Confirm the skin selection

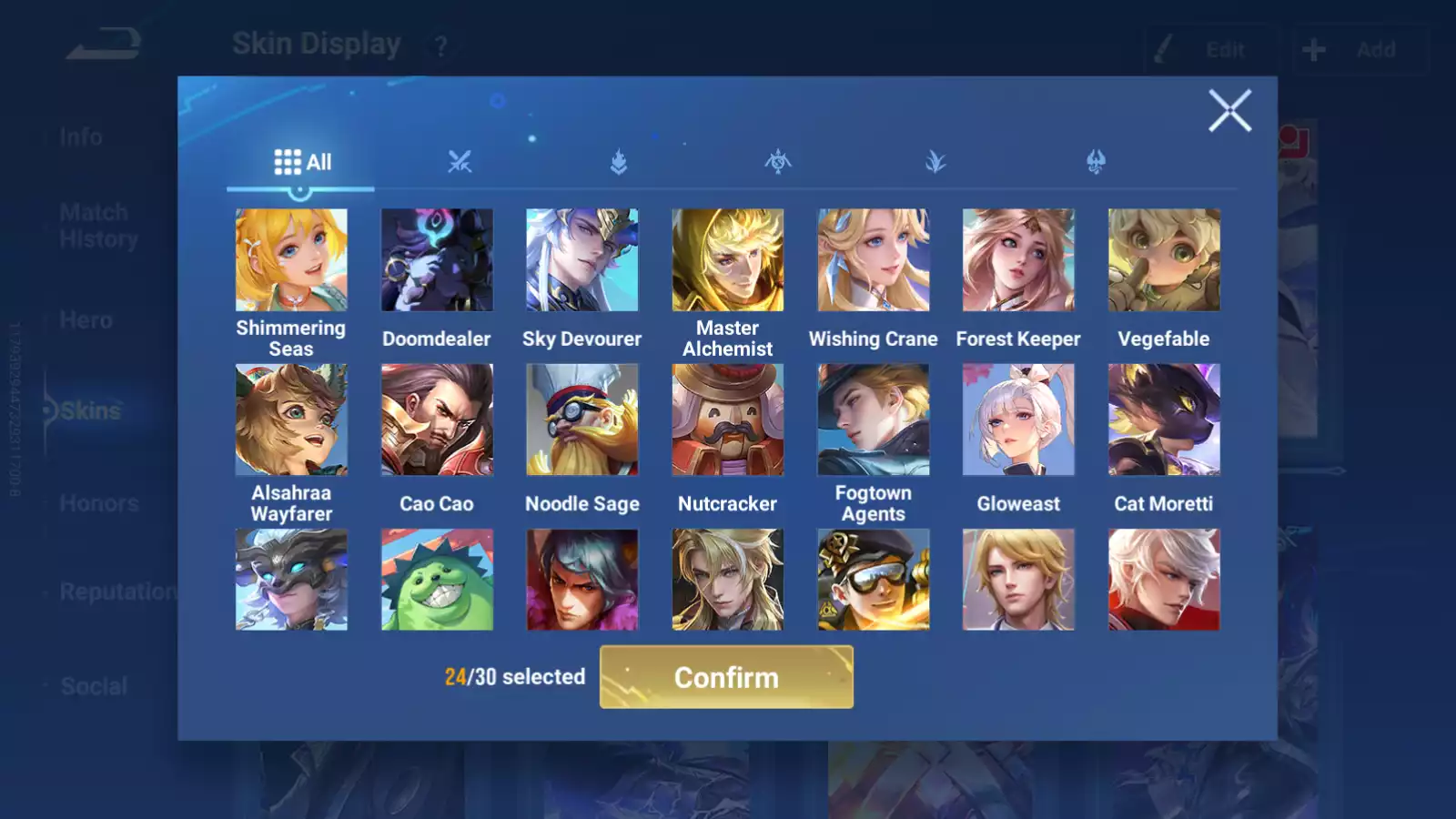(x=726, y=677)
